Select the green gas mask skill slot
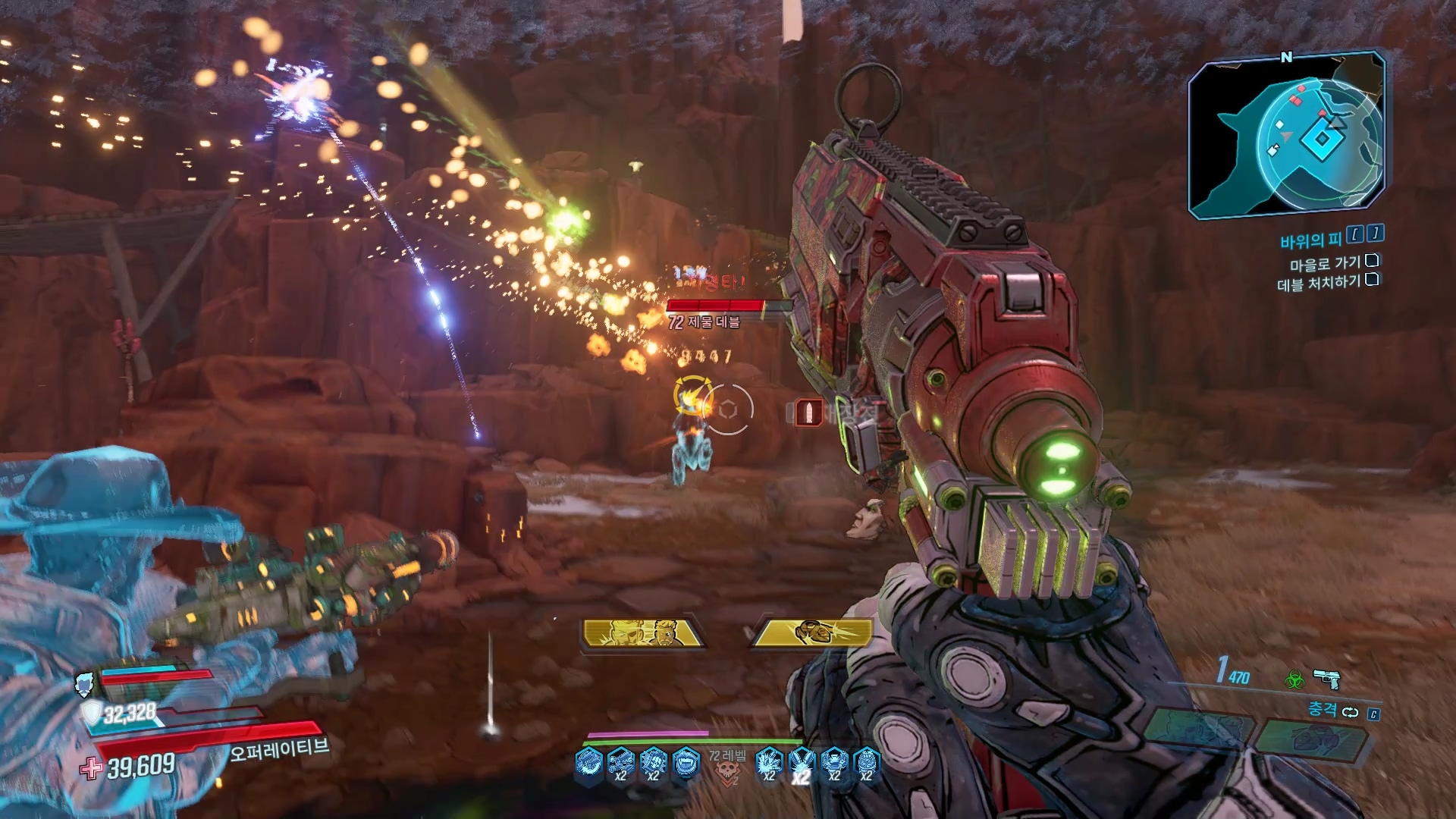 (1317, 738)
